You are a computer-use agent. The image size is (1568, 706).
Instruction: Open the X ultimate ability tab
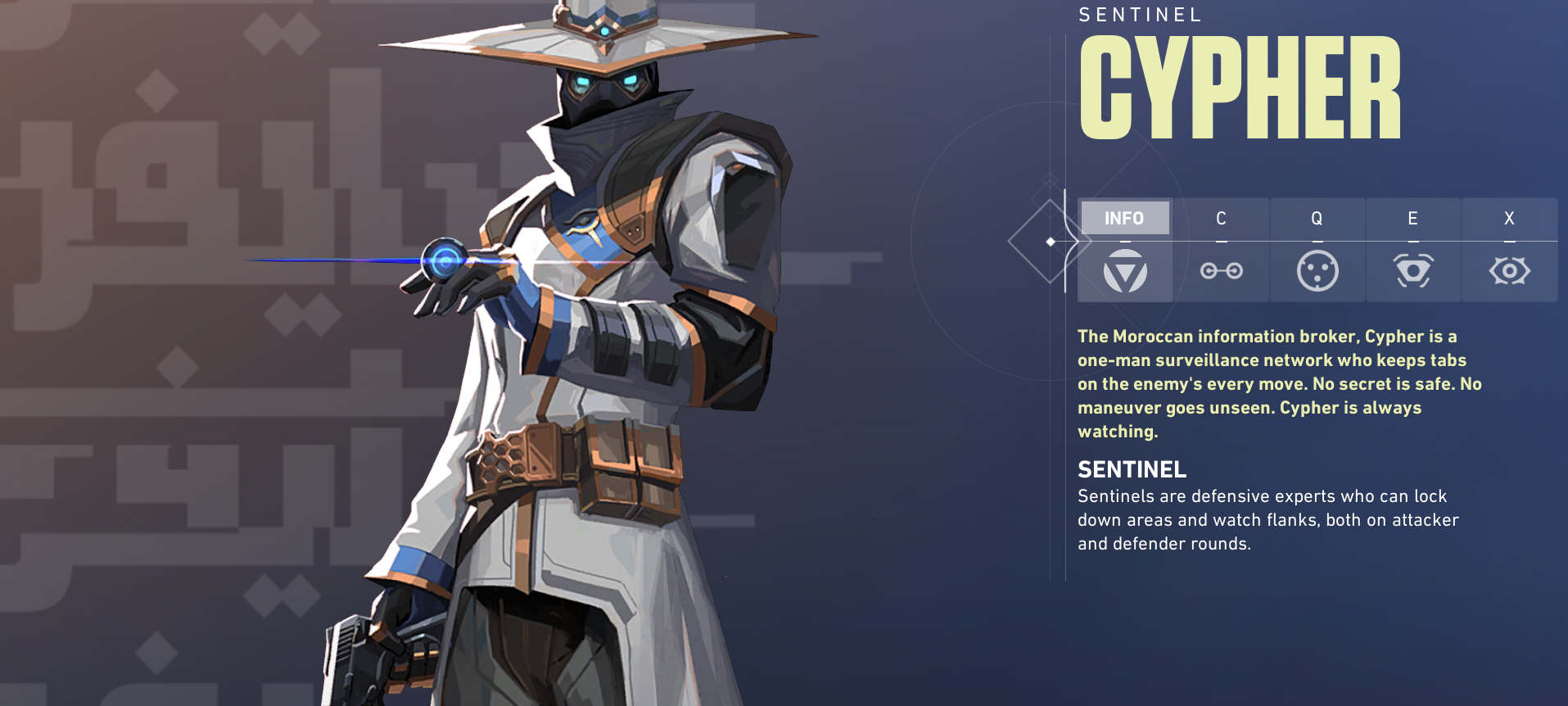point(1509,218)
